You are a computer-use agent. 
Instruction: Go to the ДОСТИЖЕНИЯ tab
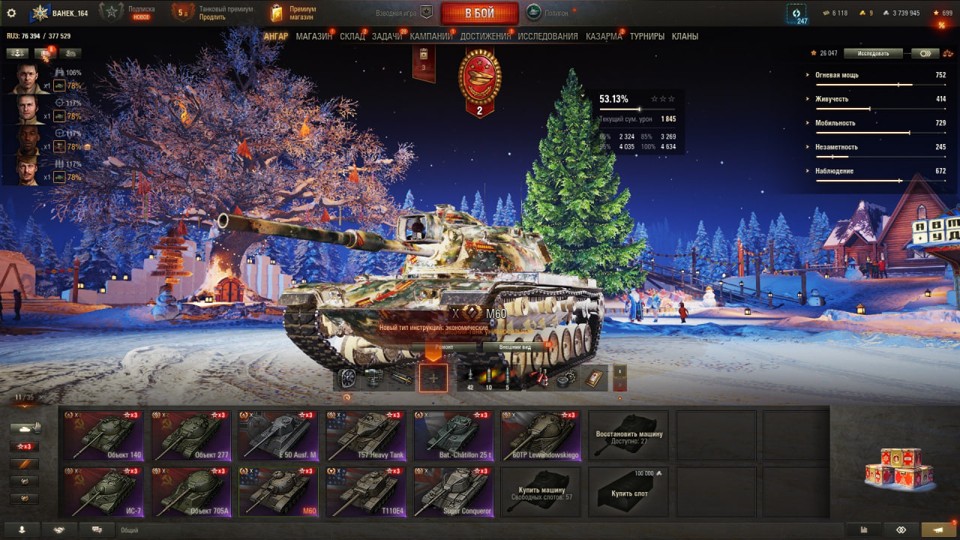486,36
